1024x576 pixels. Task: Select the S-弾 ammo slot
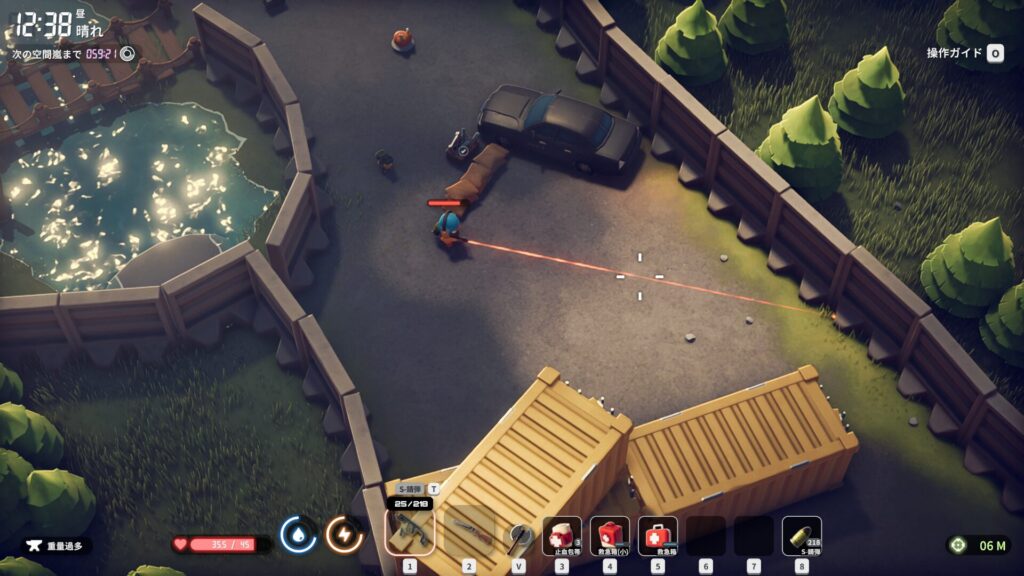802,536
